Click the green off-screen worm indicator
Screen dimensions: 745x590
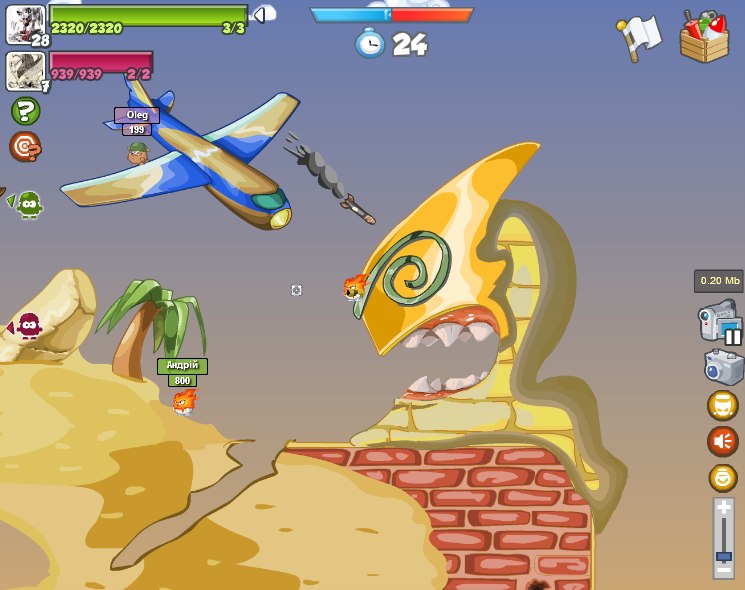coord(27,204)
